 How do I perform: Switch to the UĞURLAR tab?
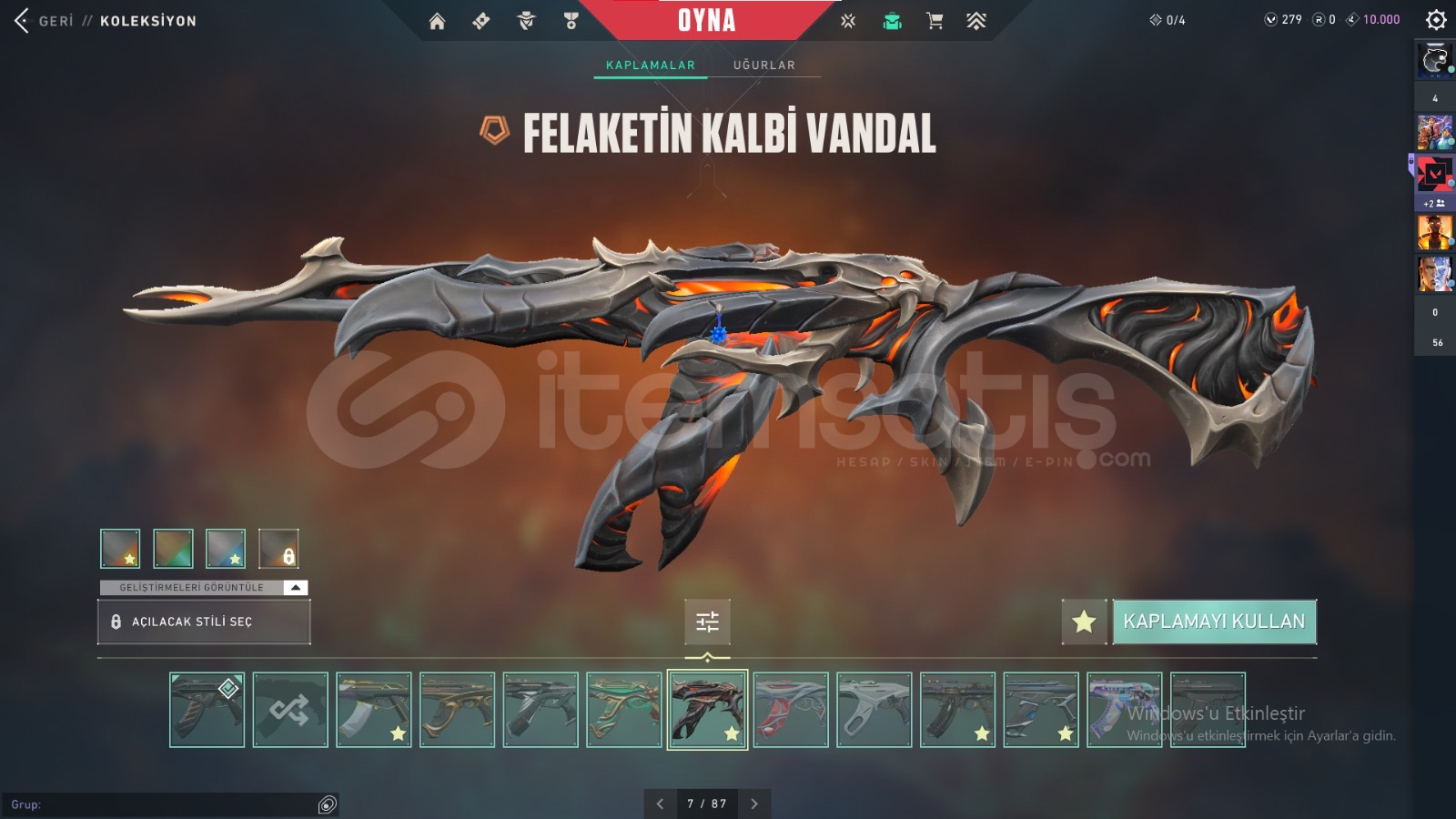pos(763,65)
